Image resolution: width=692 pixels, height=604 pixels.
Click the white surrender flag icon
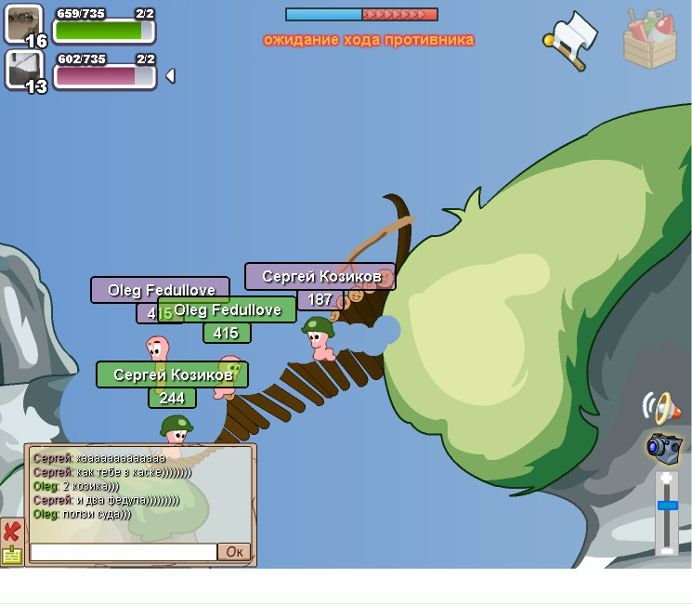pyautogui.click(x=572, y=39)
